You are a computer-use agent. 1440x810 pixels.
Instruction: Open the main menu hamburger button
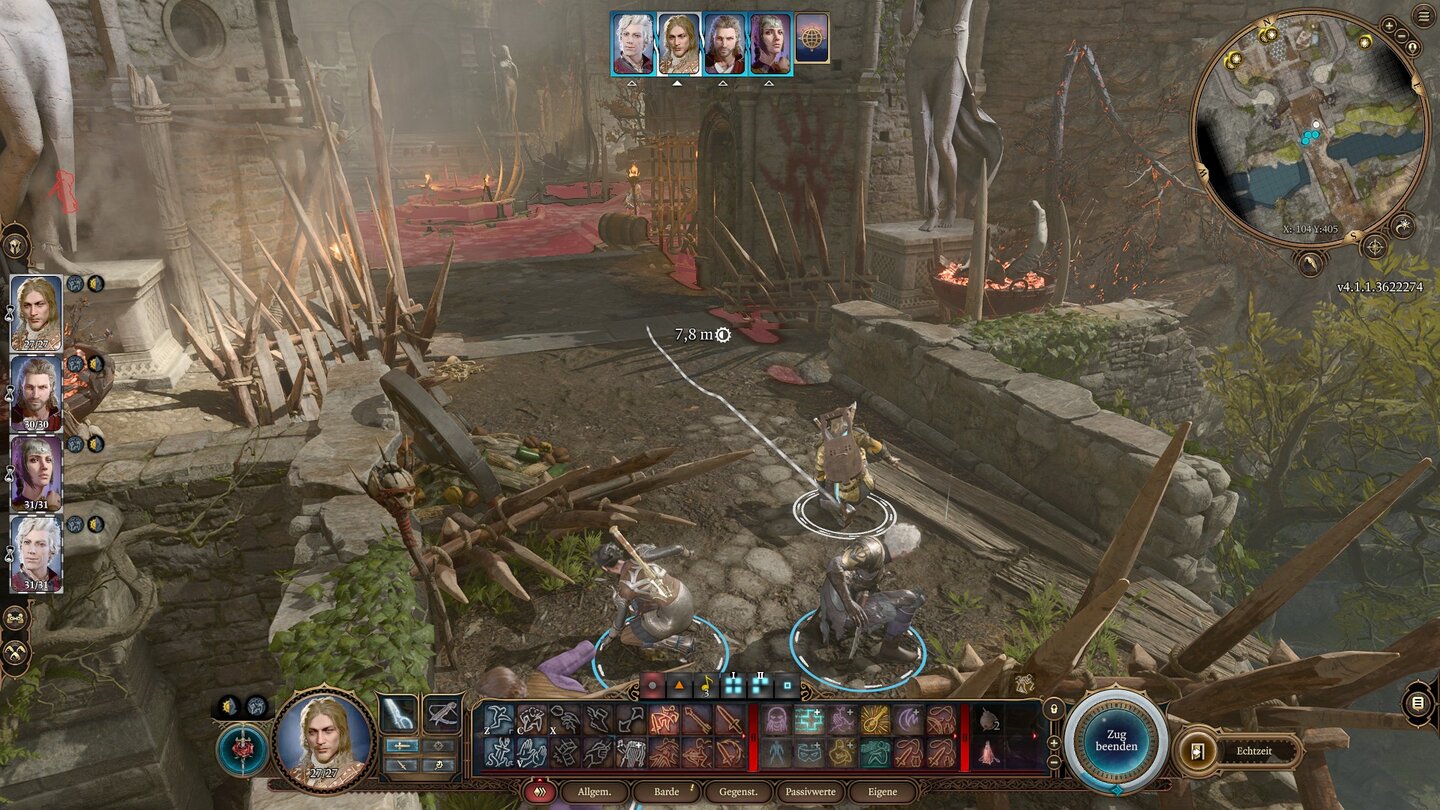(1423, 15)
